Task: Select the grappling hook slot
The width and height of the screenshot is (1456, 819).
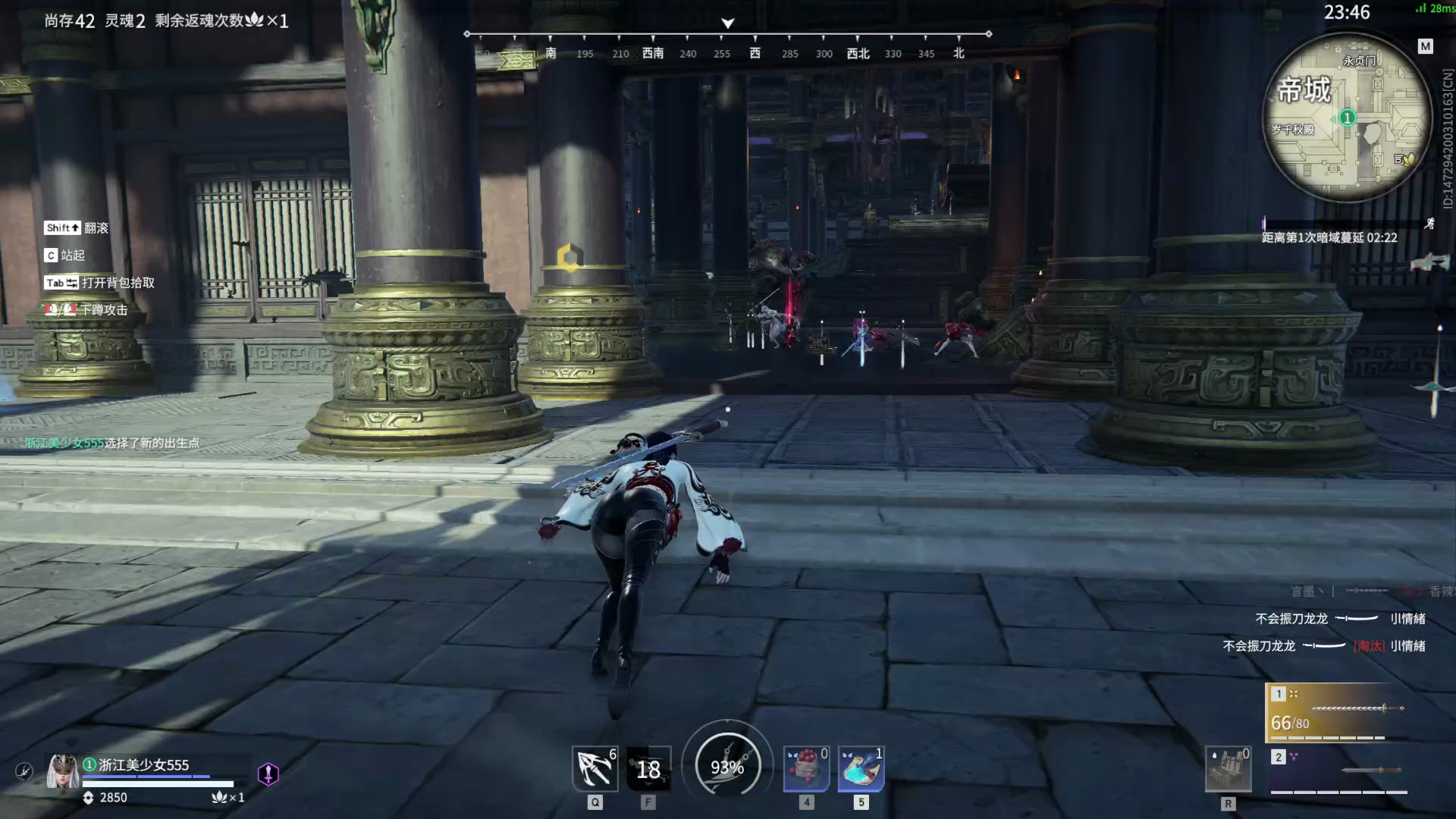Action: pos(595,768)
